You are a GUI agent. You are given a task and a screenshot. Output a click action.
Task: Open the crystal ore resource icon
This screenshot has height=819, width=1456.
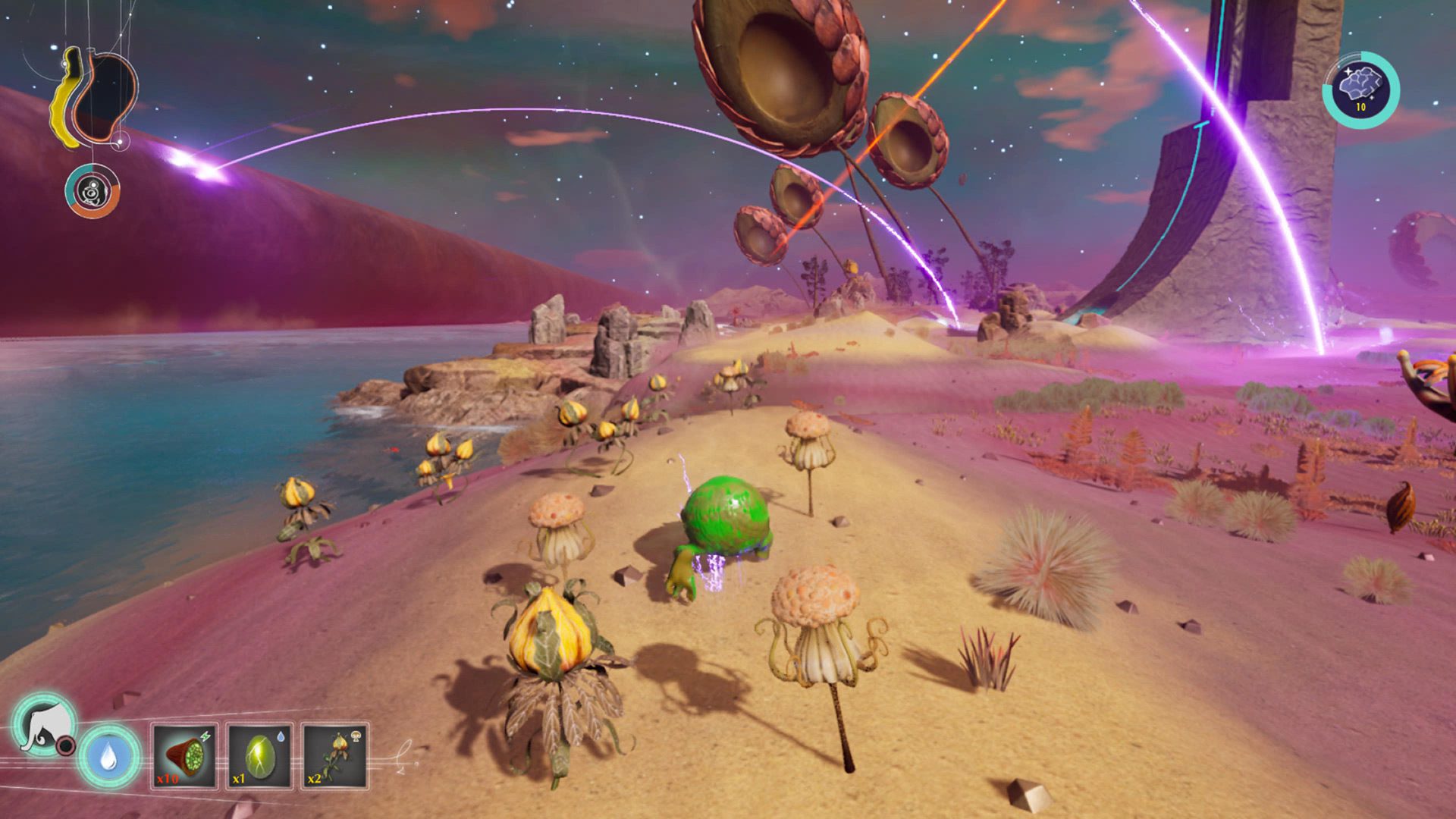pyautogui.click(x=1360, y=89)
